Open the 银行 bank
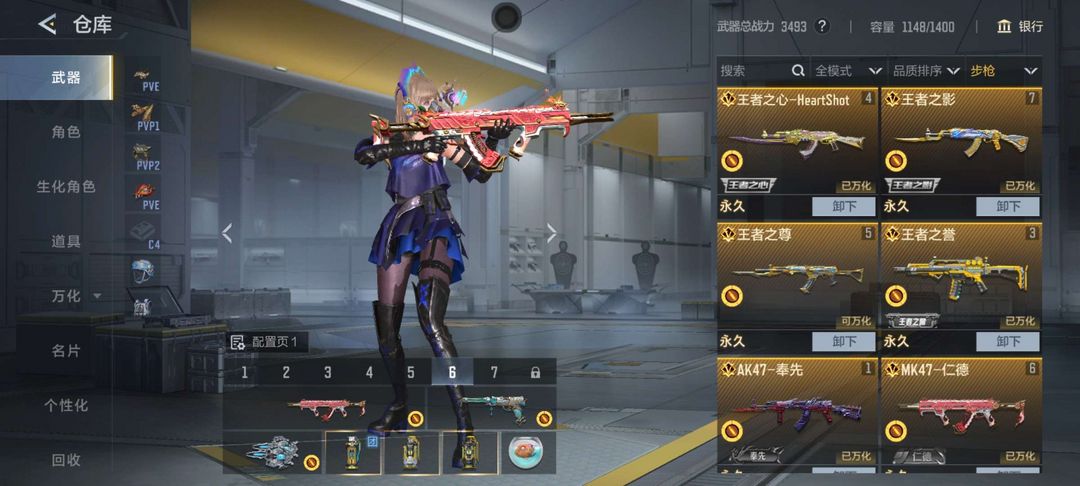1080x486 pixels. (1020, 27)
